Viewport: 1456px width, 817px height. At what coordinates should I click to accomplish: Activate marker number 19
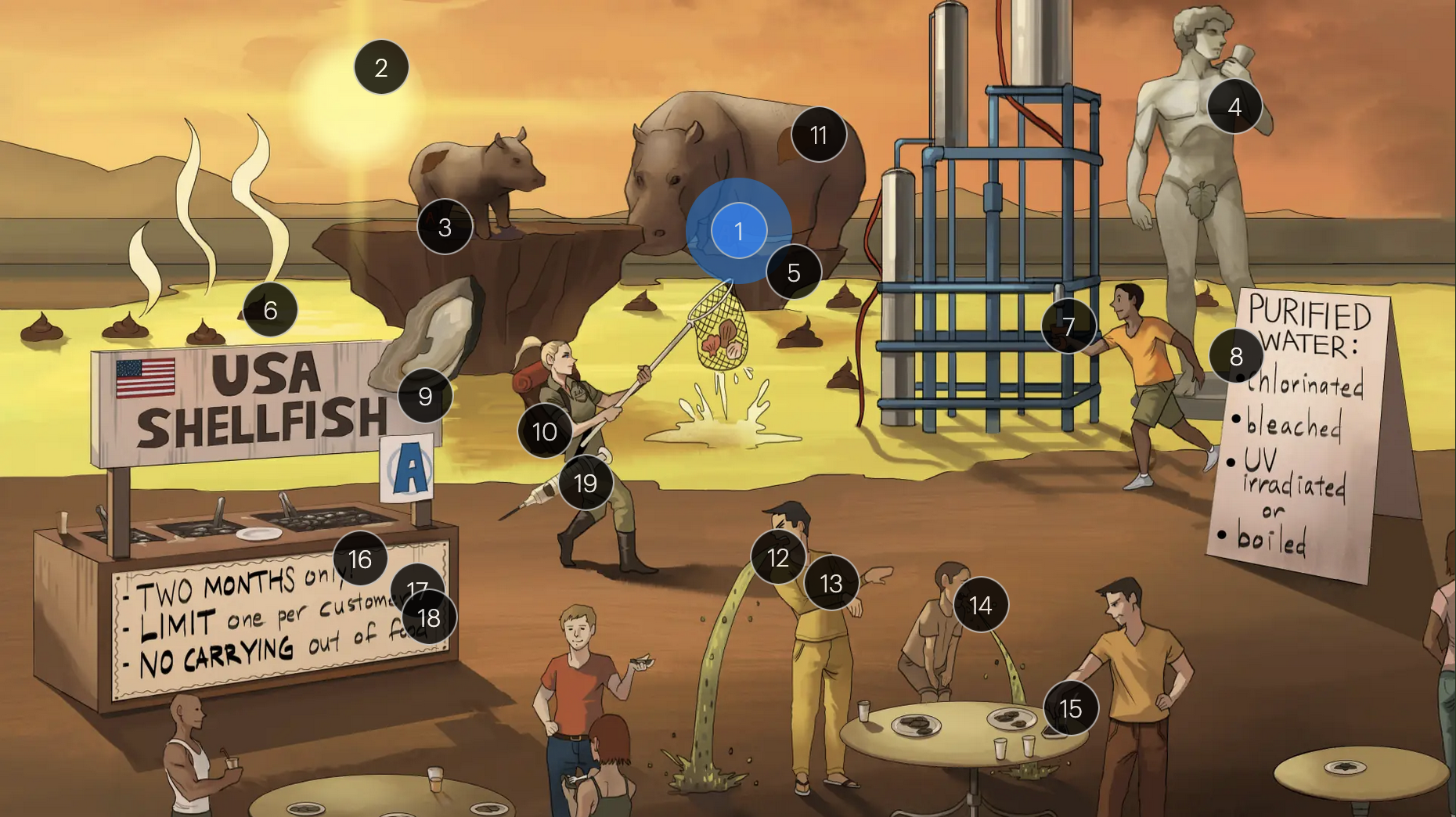point(586,483)
